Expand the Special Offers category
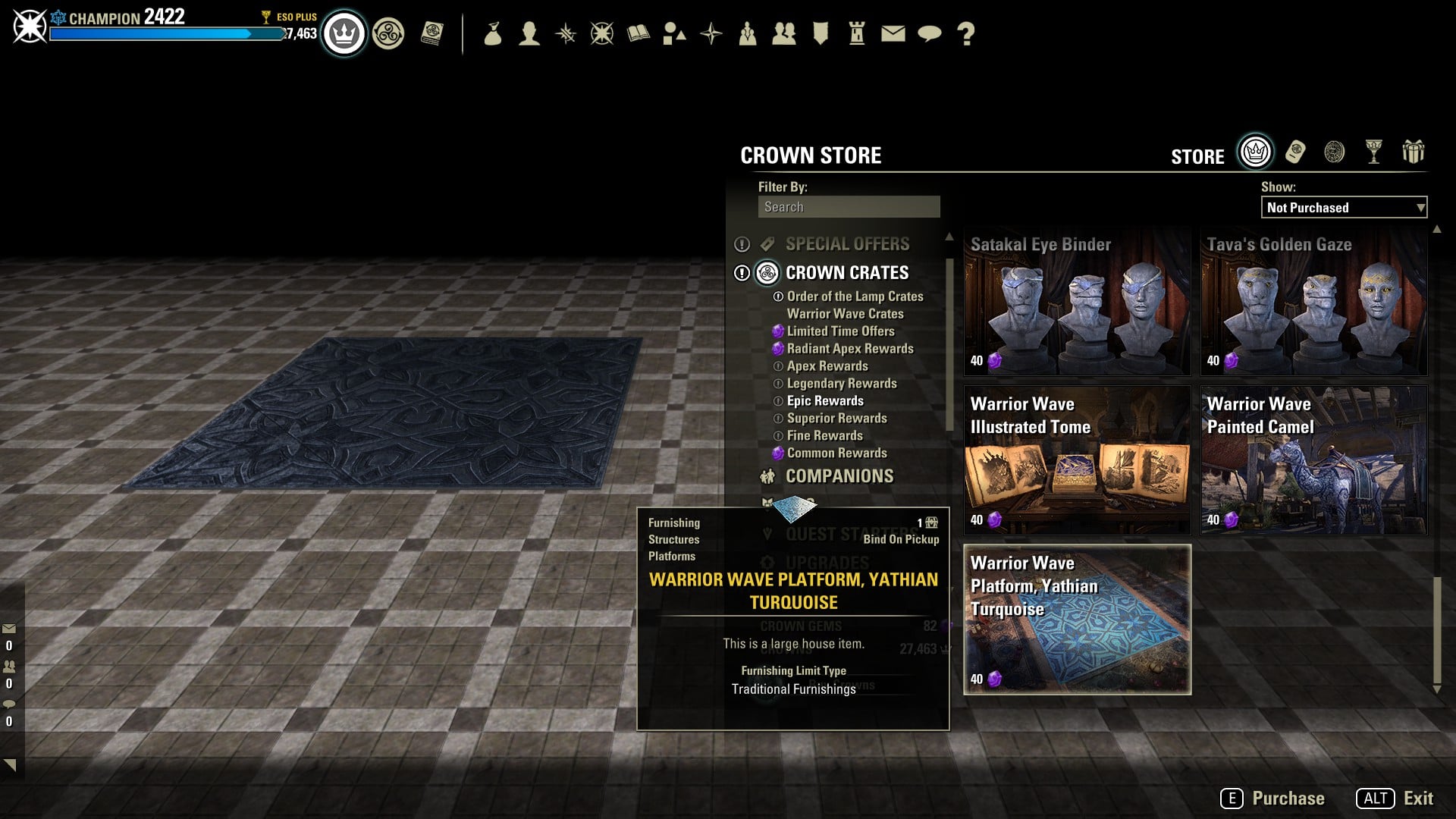 [847, 244]
